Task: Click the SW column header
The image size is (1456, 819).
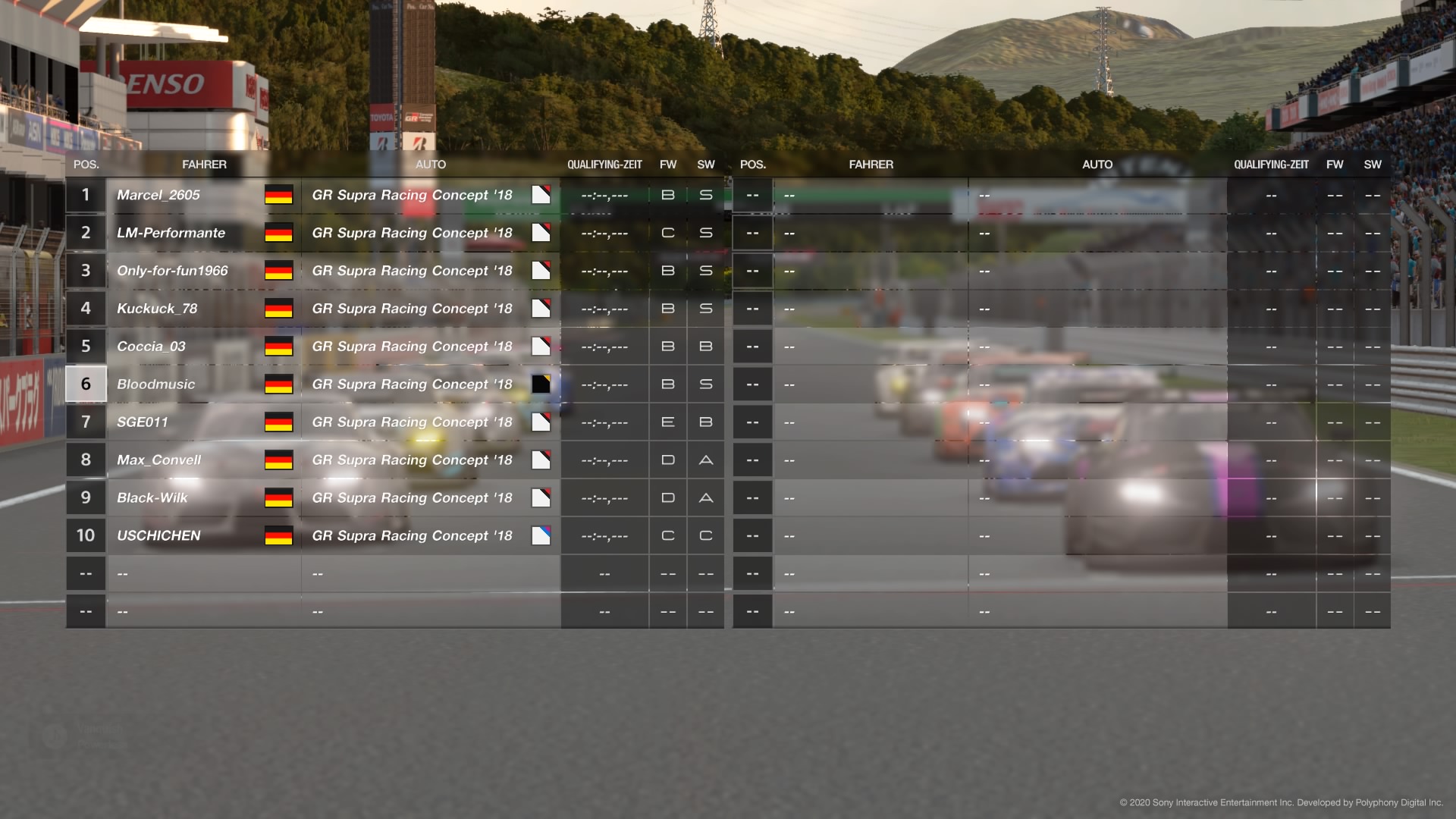Action: pos(705,165)
